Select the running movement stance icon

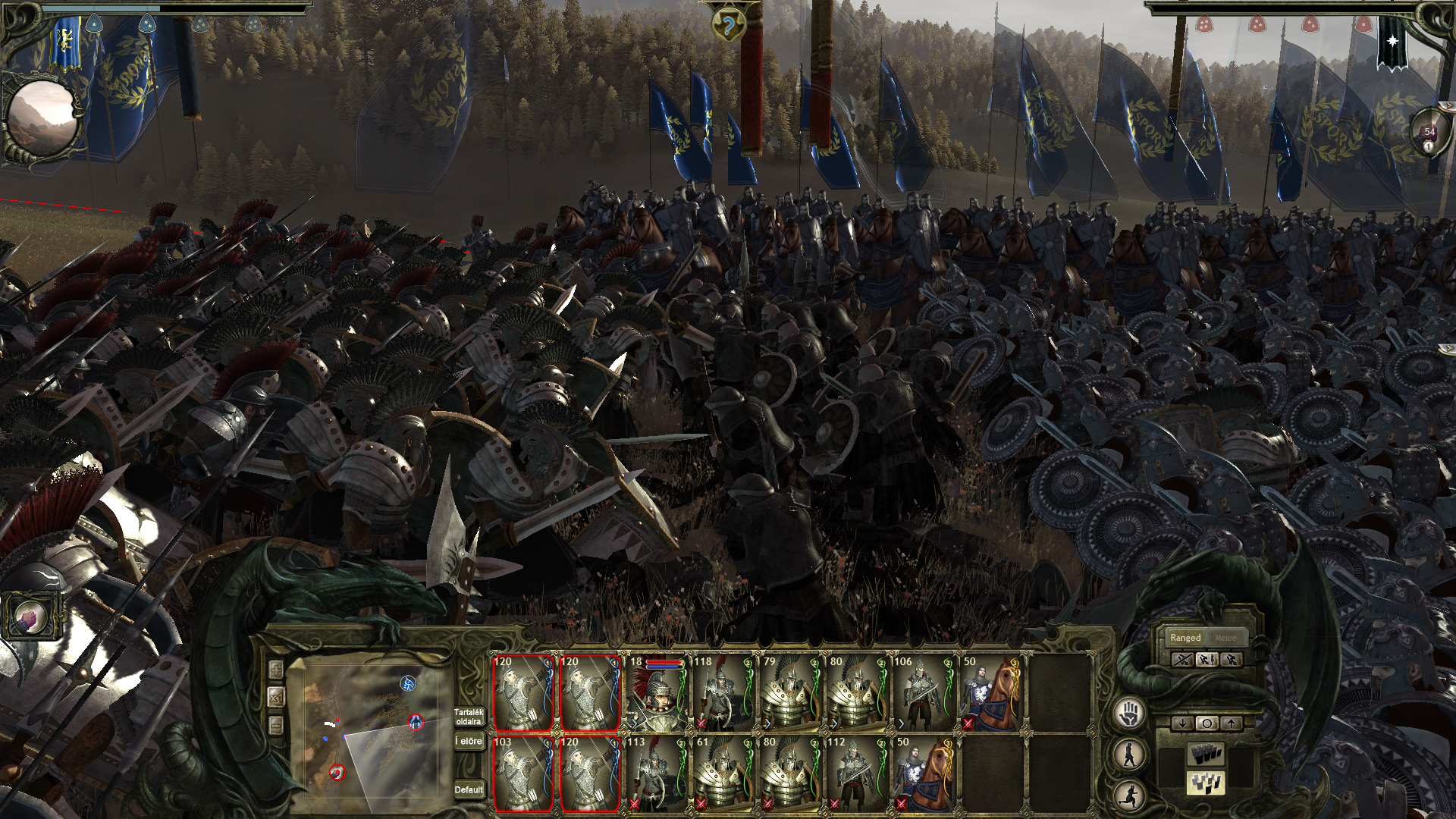point(1128,794)
